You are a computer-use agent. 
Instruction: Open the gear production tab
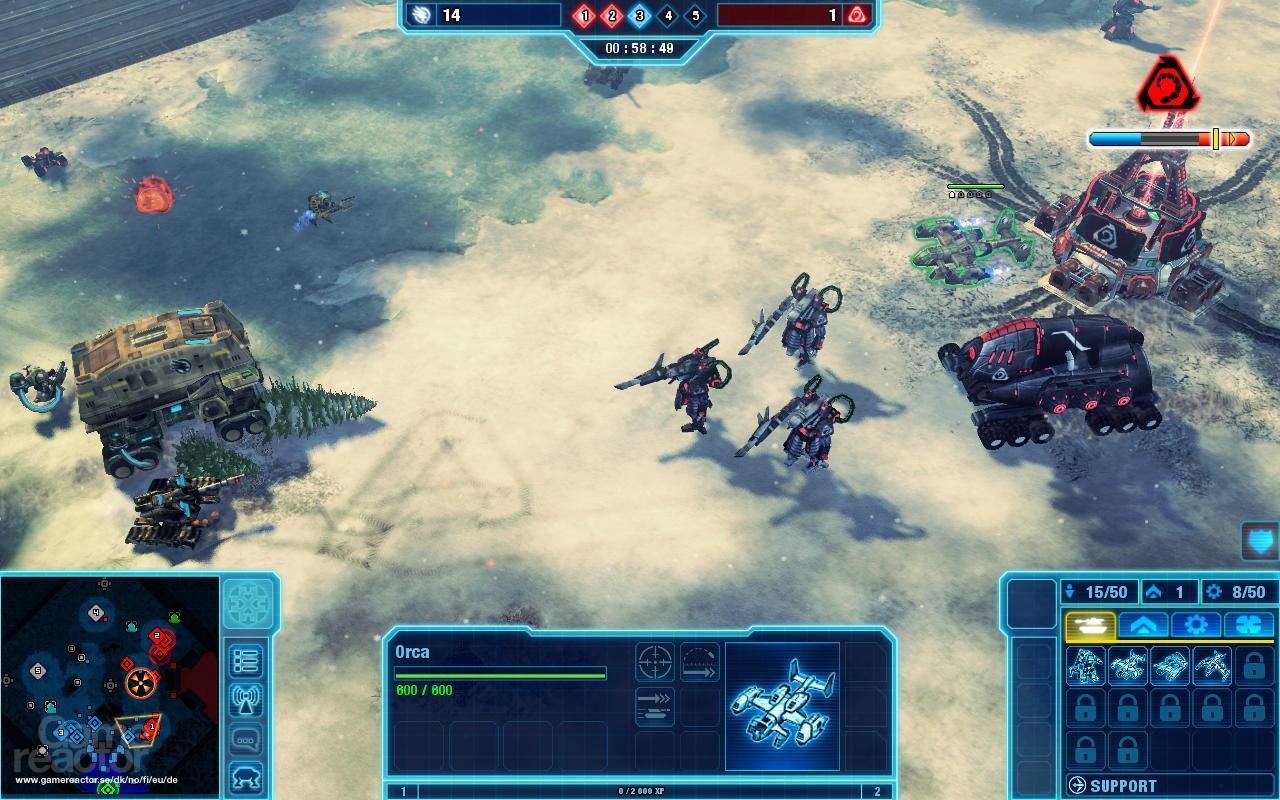coord(1196,625)
